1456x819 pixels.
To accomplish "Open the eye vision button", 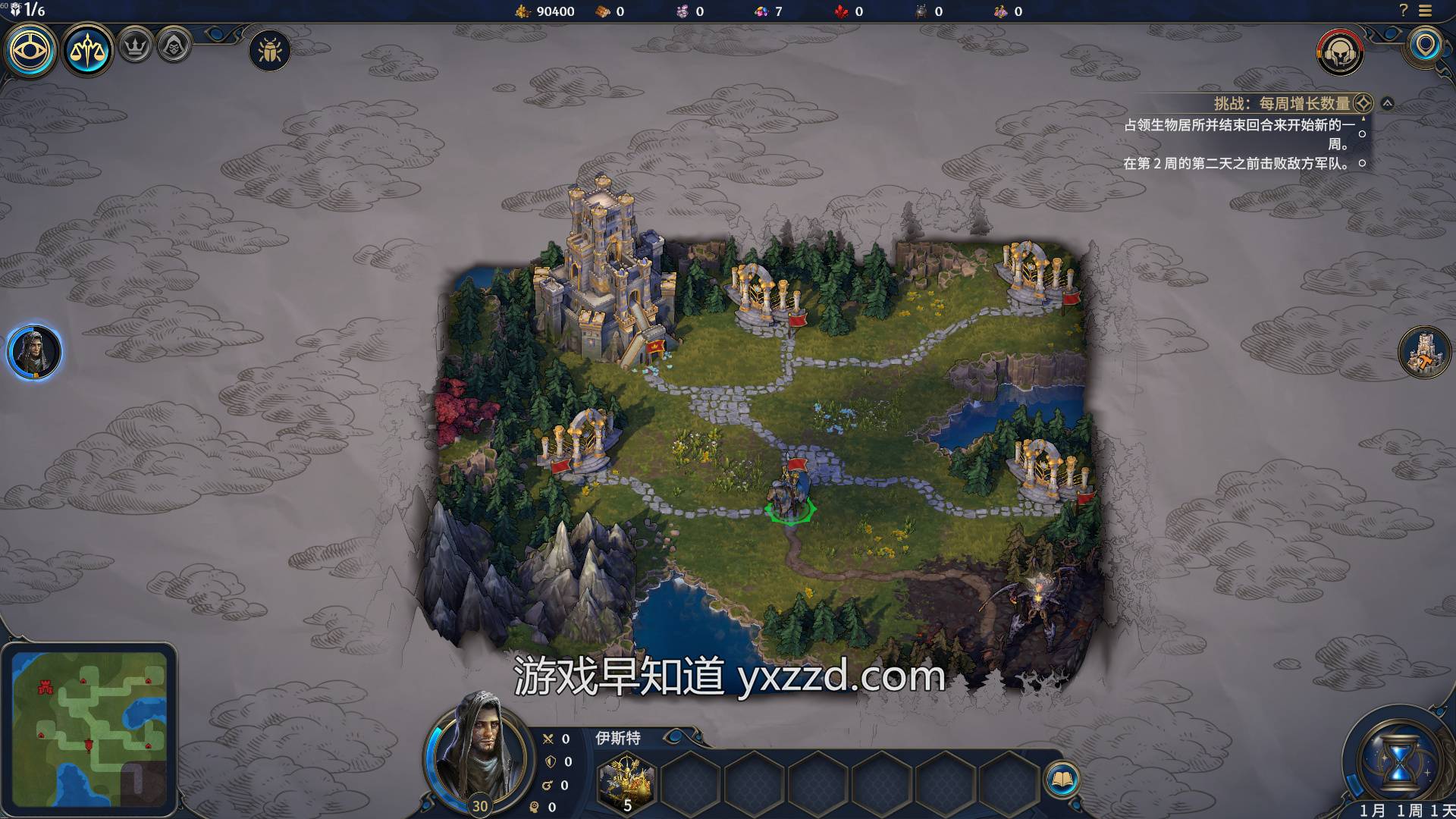I will click(x=31, y=50).
